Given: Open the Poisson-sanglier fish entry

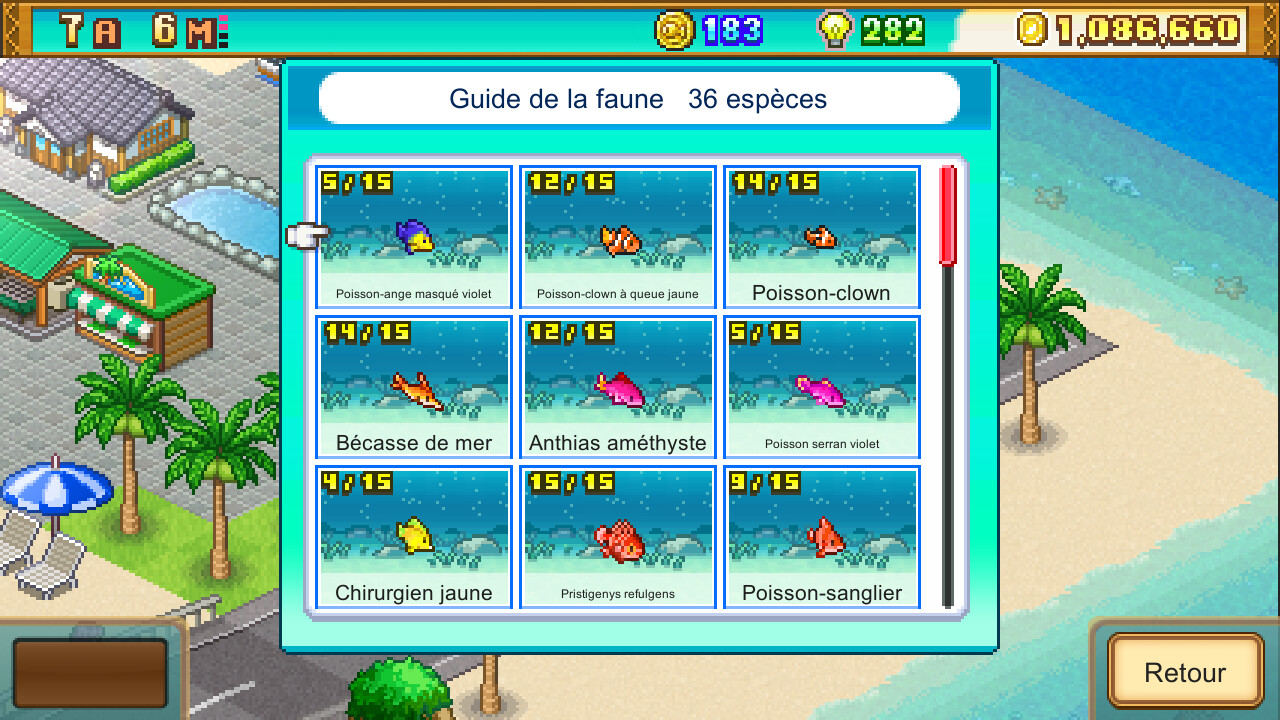Looking at the screenshot, I should click(821, 536).
